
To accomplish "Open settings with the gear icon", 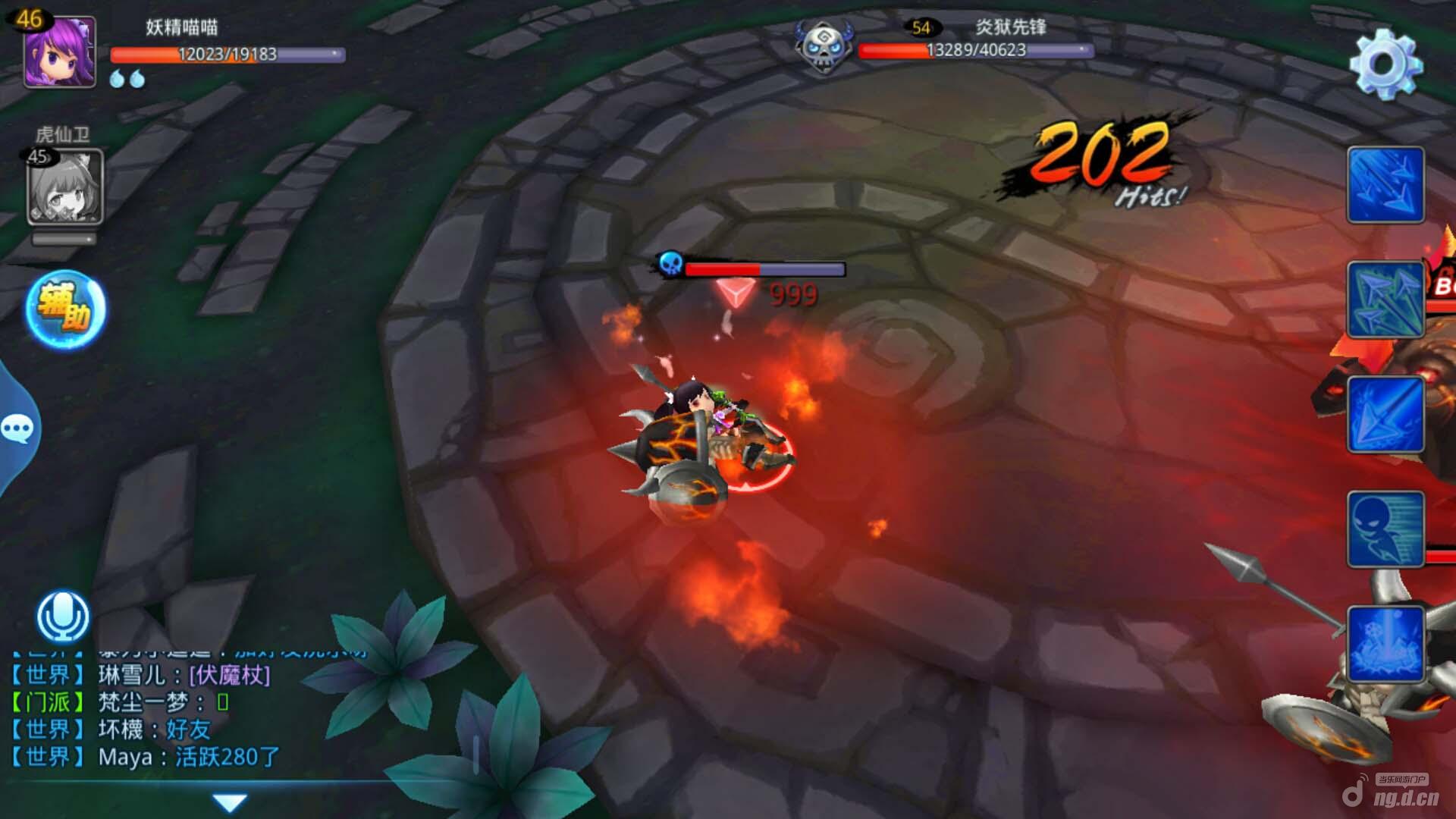I will pos(1385,64).
